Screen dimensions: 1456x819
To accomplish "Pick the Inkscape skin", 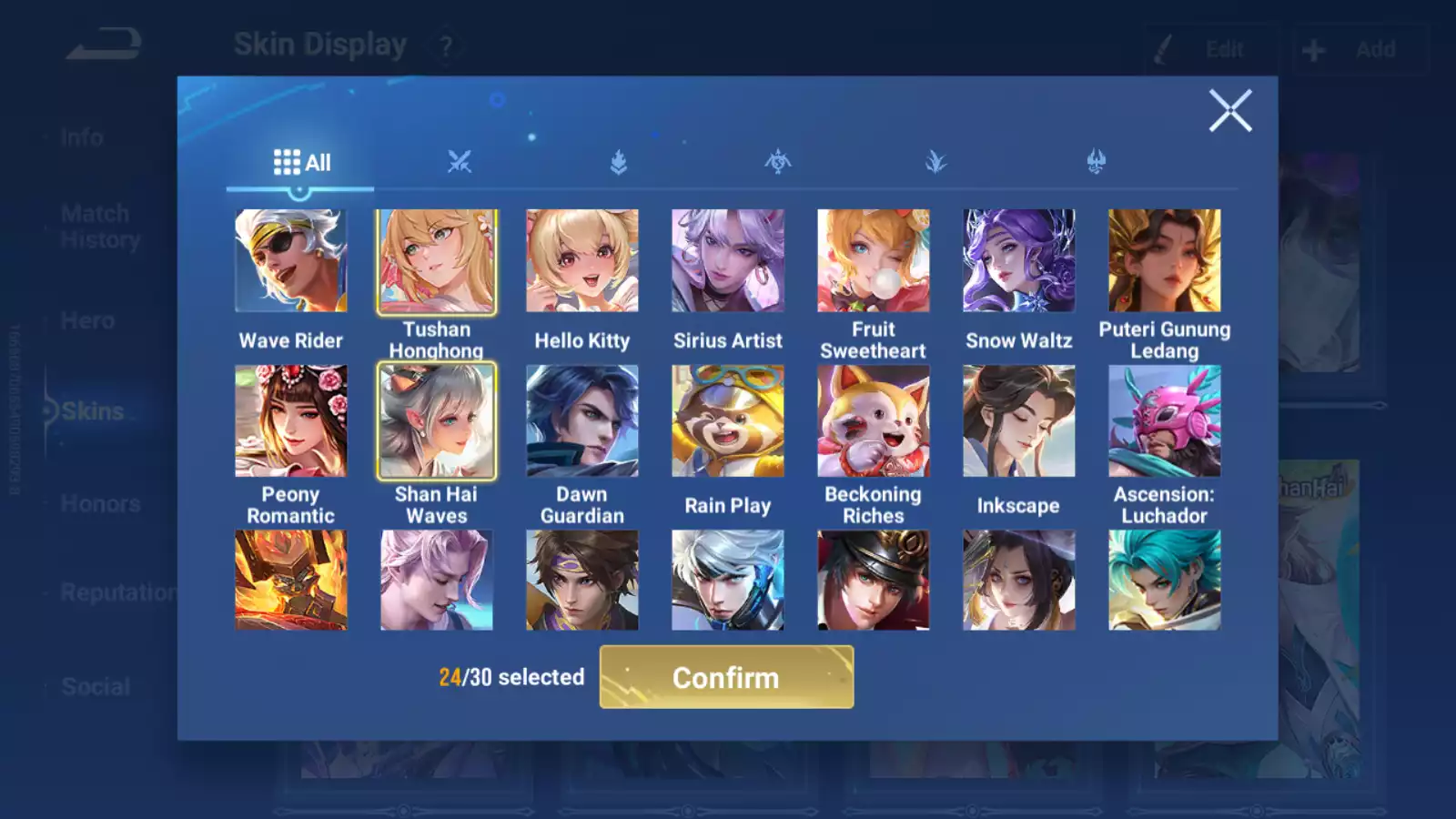I will pyautogui.click(x=1019, y=421).
